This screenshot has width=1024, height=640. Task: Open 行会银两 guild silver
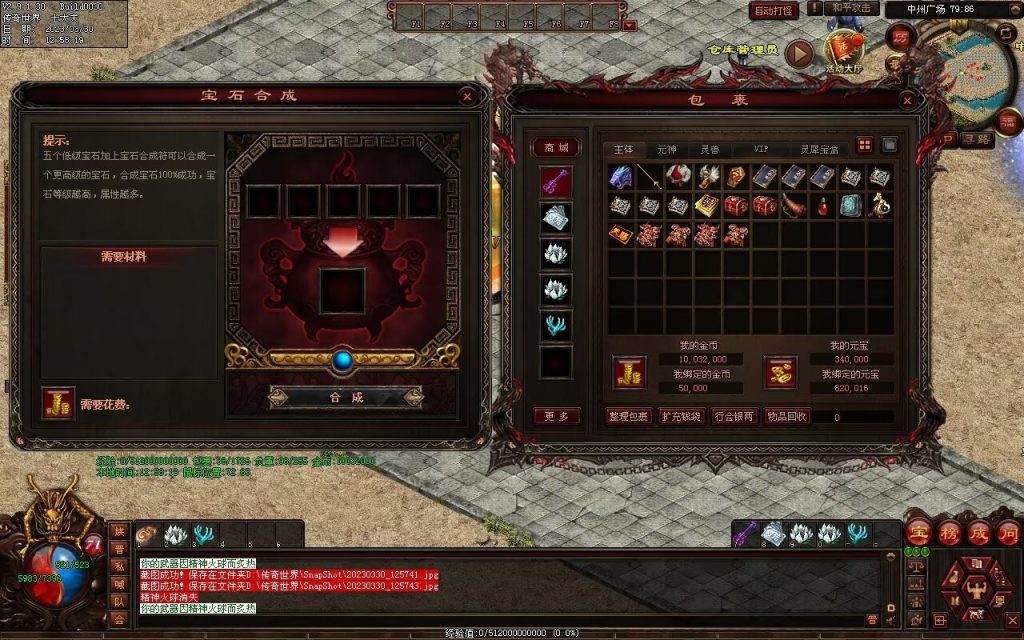(x=734, y=416)
